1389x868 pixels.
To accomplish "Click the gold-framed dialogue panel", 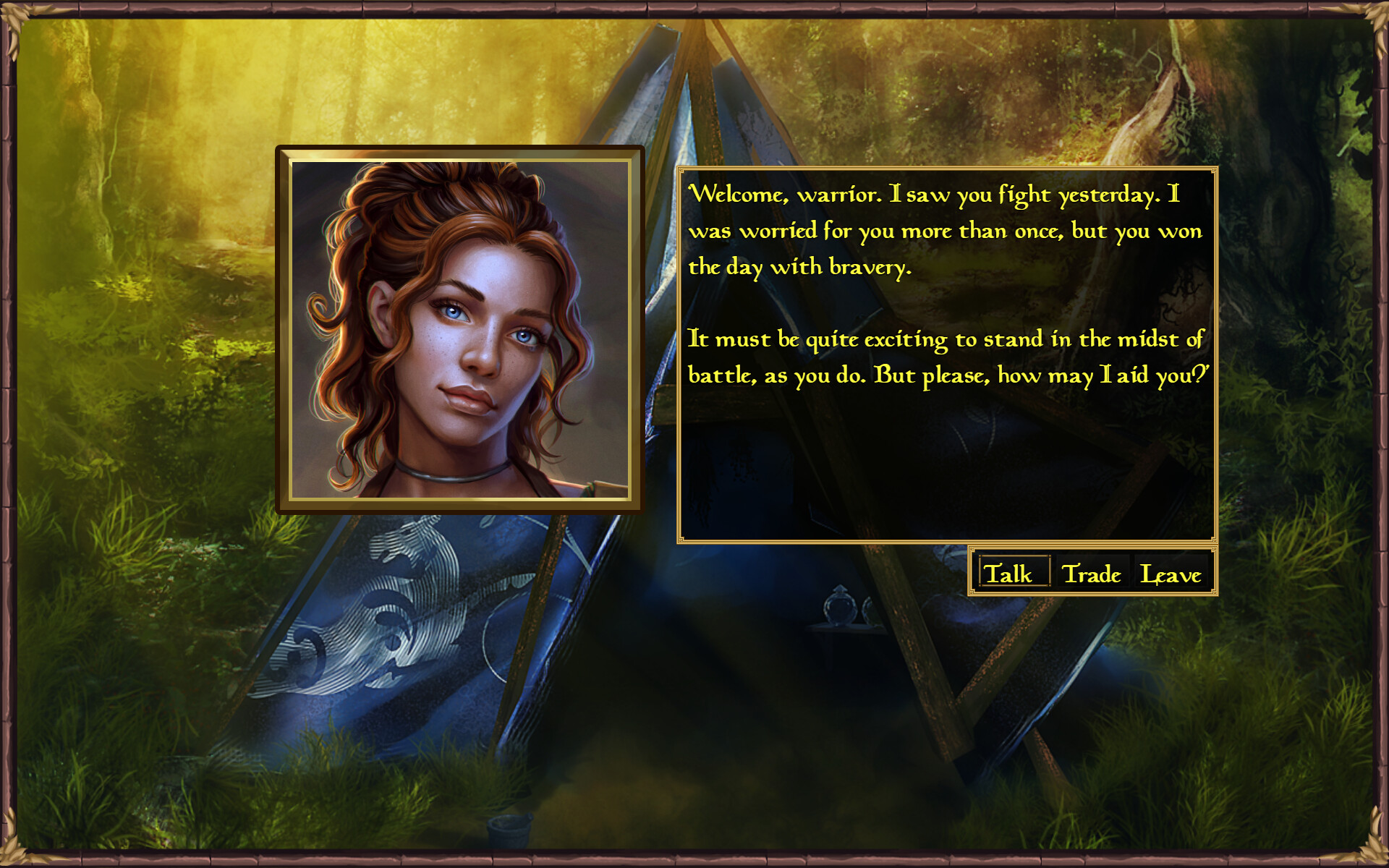I will click(948, 354).
